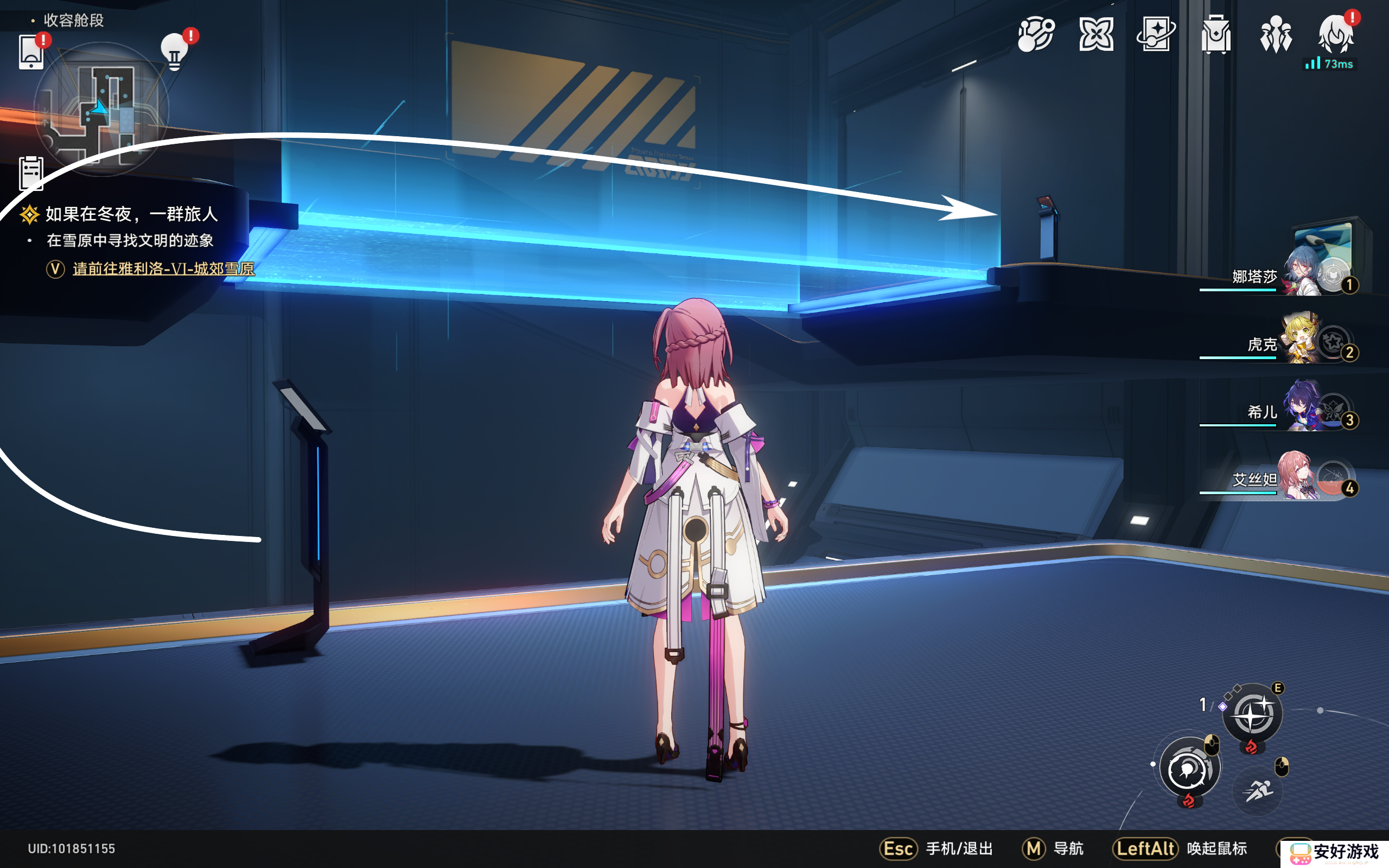Click the 安好游戏 watermark logo
Viewport: 1389px width, 868px height.
[1335, 852]
